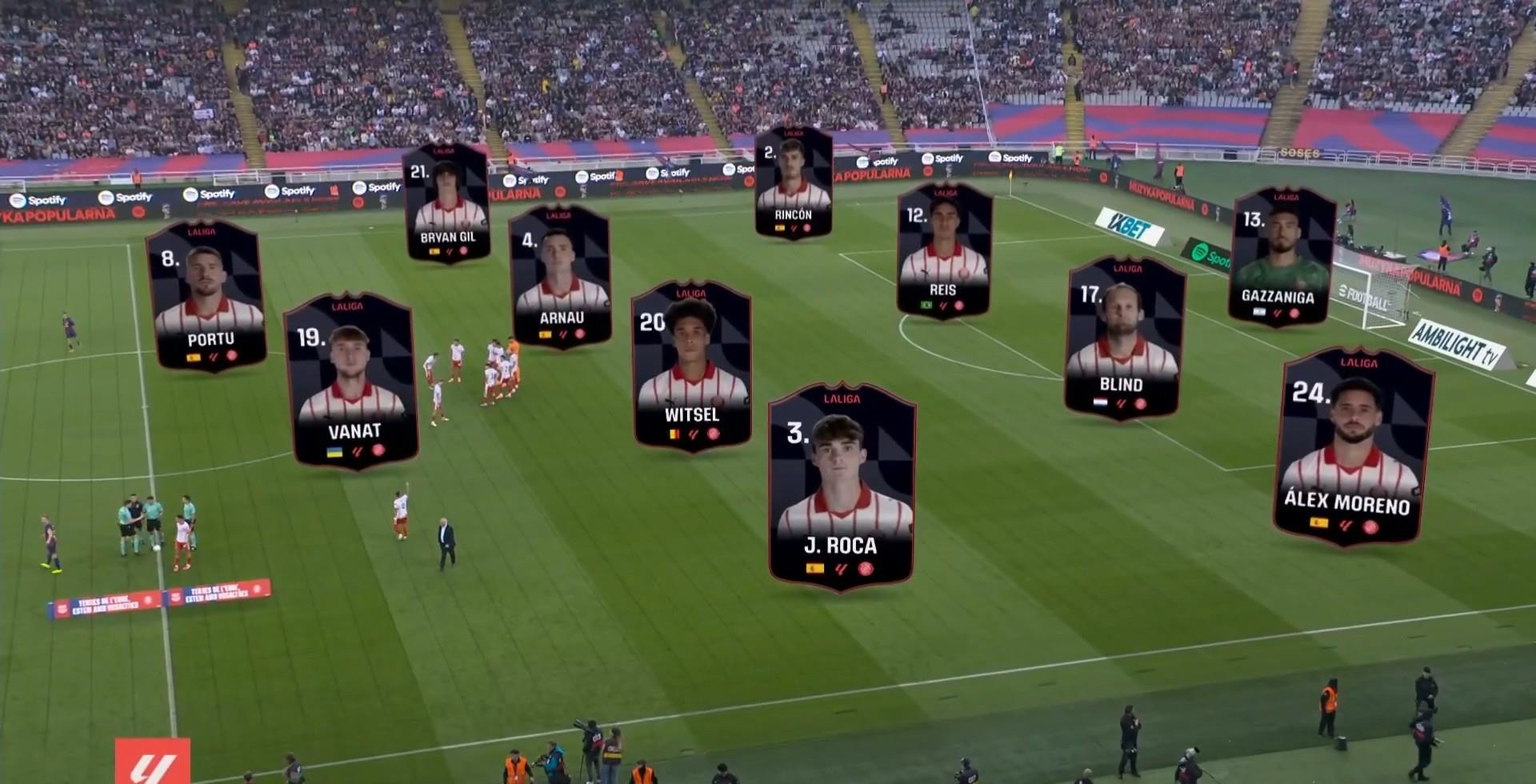Choose Vanat's number 19 card
This screenshot has height=784, width=1536.
351,381
